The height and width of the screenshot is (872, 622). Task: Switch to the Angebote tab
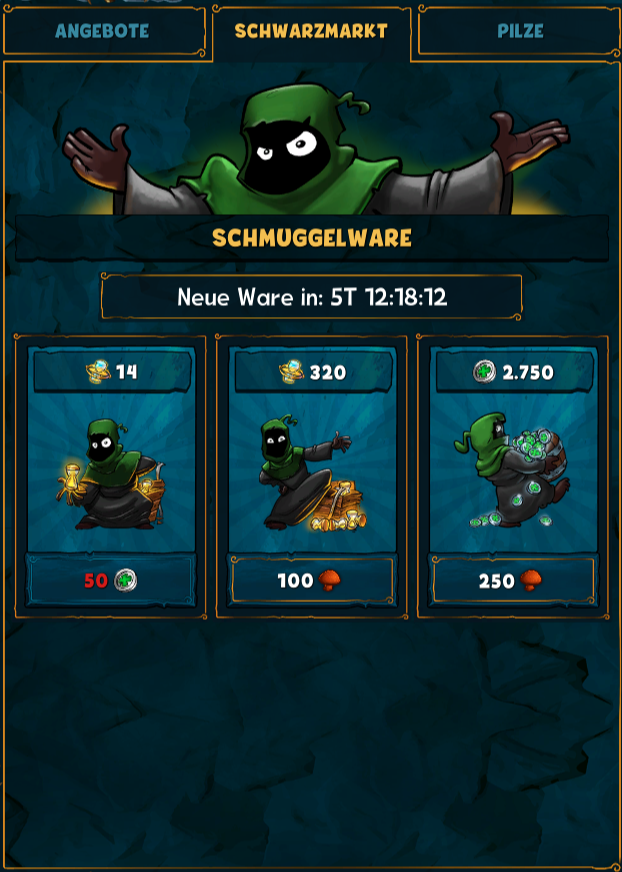coord(102,31)
